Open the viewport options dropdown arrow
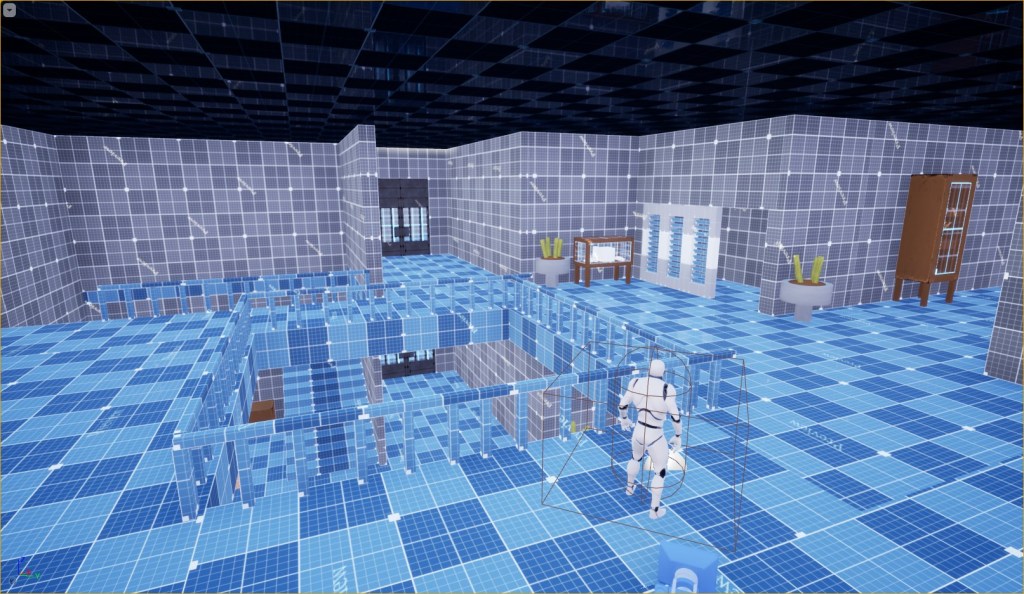The image size is (1024, 594). click(8, 8)
